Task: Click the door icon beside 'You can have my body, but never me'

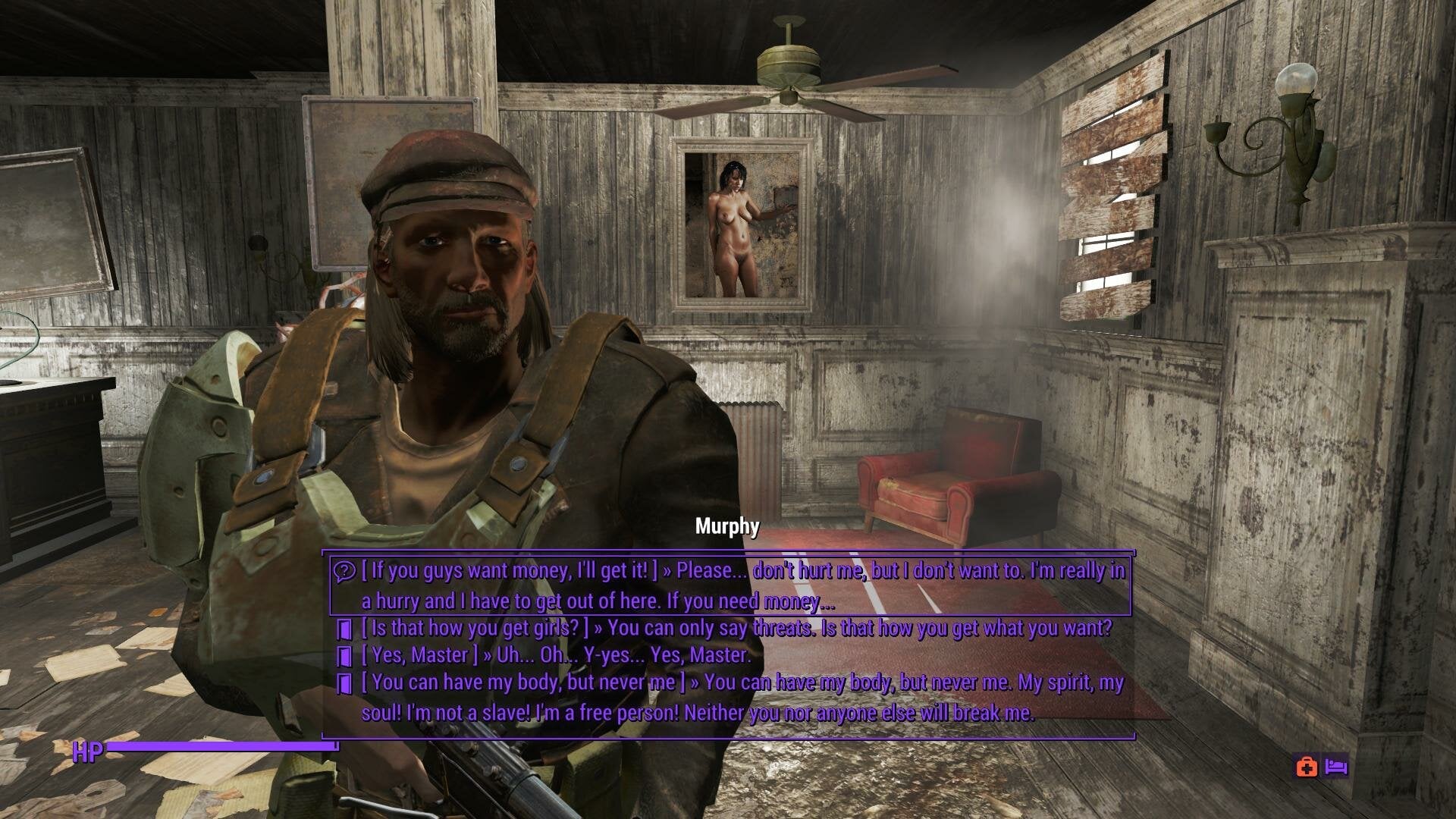Action: 345,683
